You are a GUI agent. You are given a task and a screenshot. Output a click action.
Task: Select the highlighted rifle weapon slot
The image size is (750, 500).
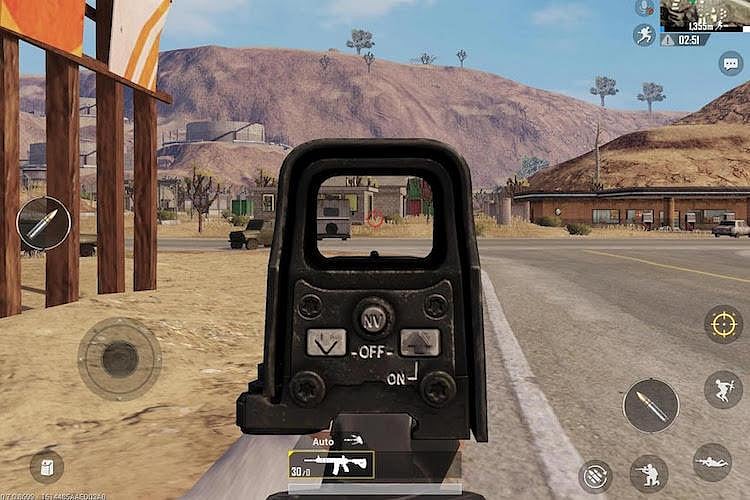(331, 465)
